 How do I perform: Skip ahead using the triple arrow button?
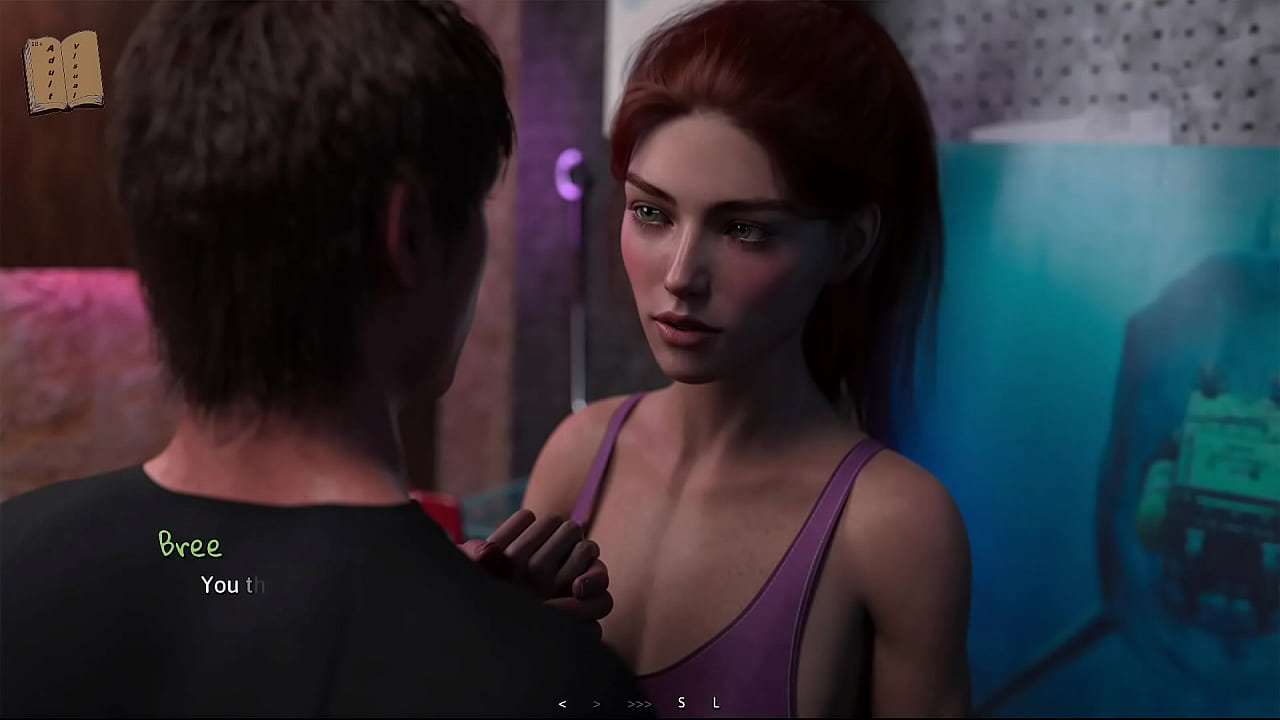click(639, 704)
